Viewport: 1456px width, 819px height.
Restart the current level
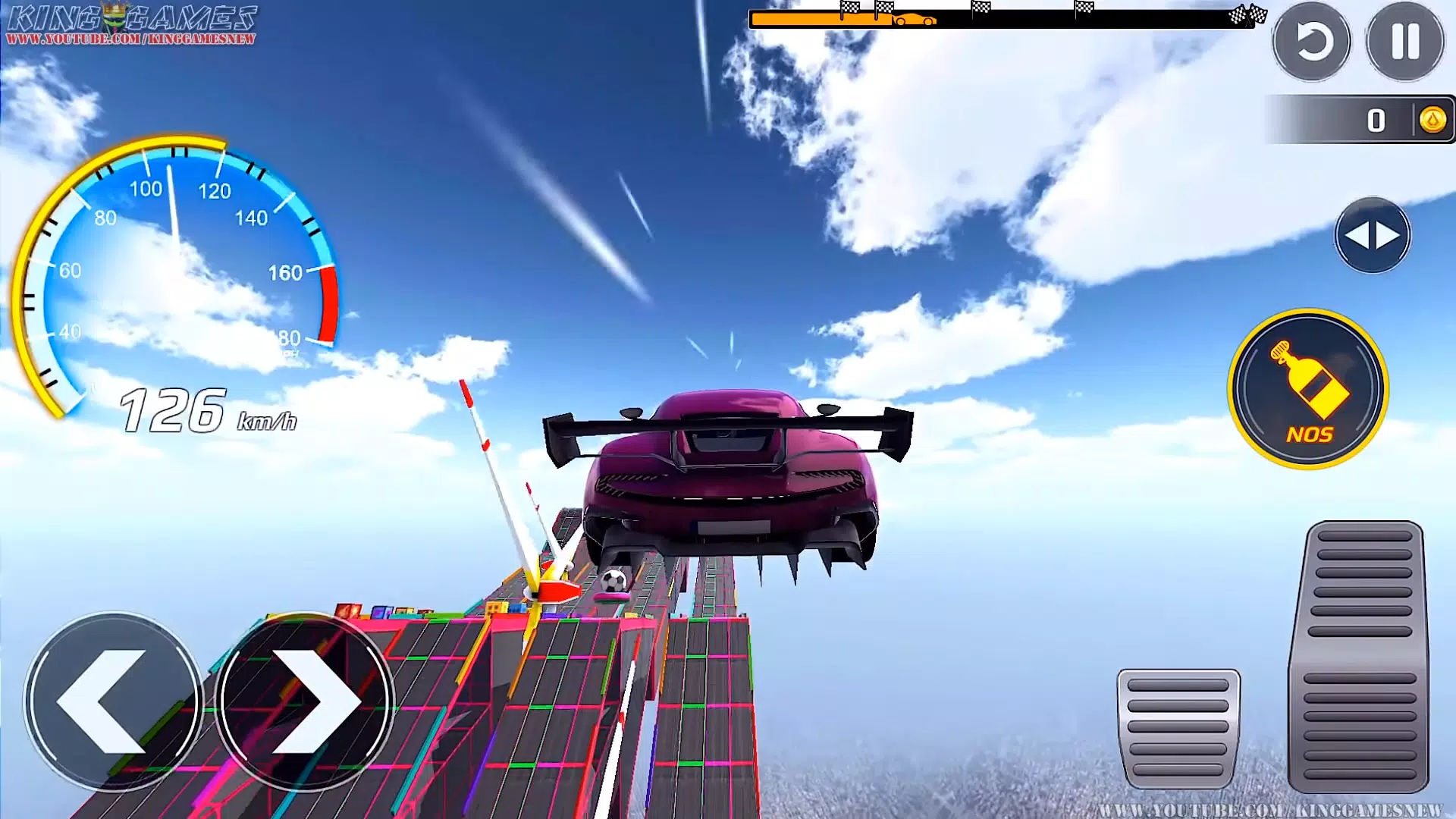pos(1314,42)
